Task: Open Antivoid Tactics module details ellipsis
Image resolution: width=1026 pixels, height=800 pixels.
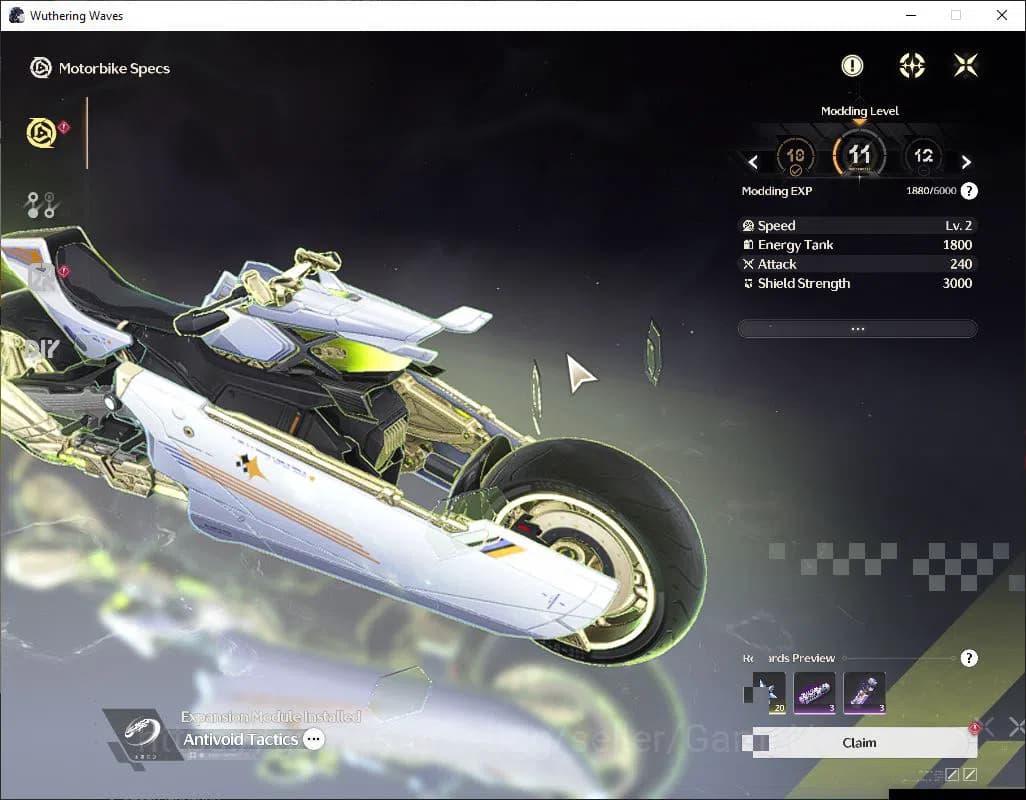Action: point(314,740)
